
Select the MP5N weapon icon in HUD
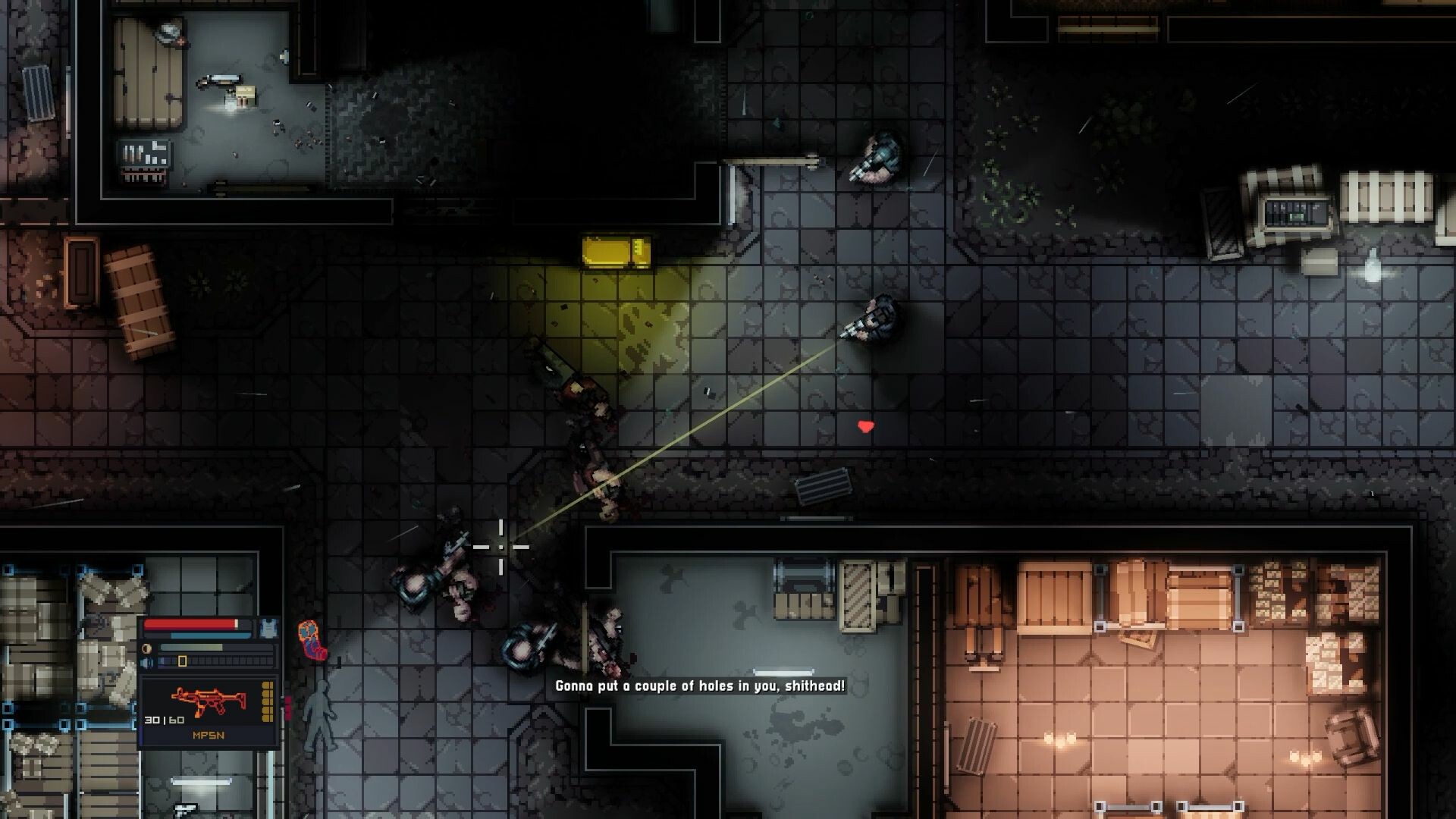click(209, 699)
